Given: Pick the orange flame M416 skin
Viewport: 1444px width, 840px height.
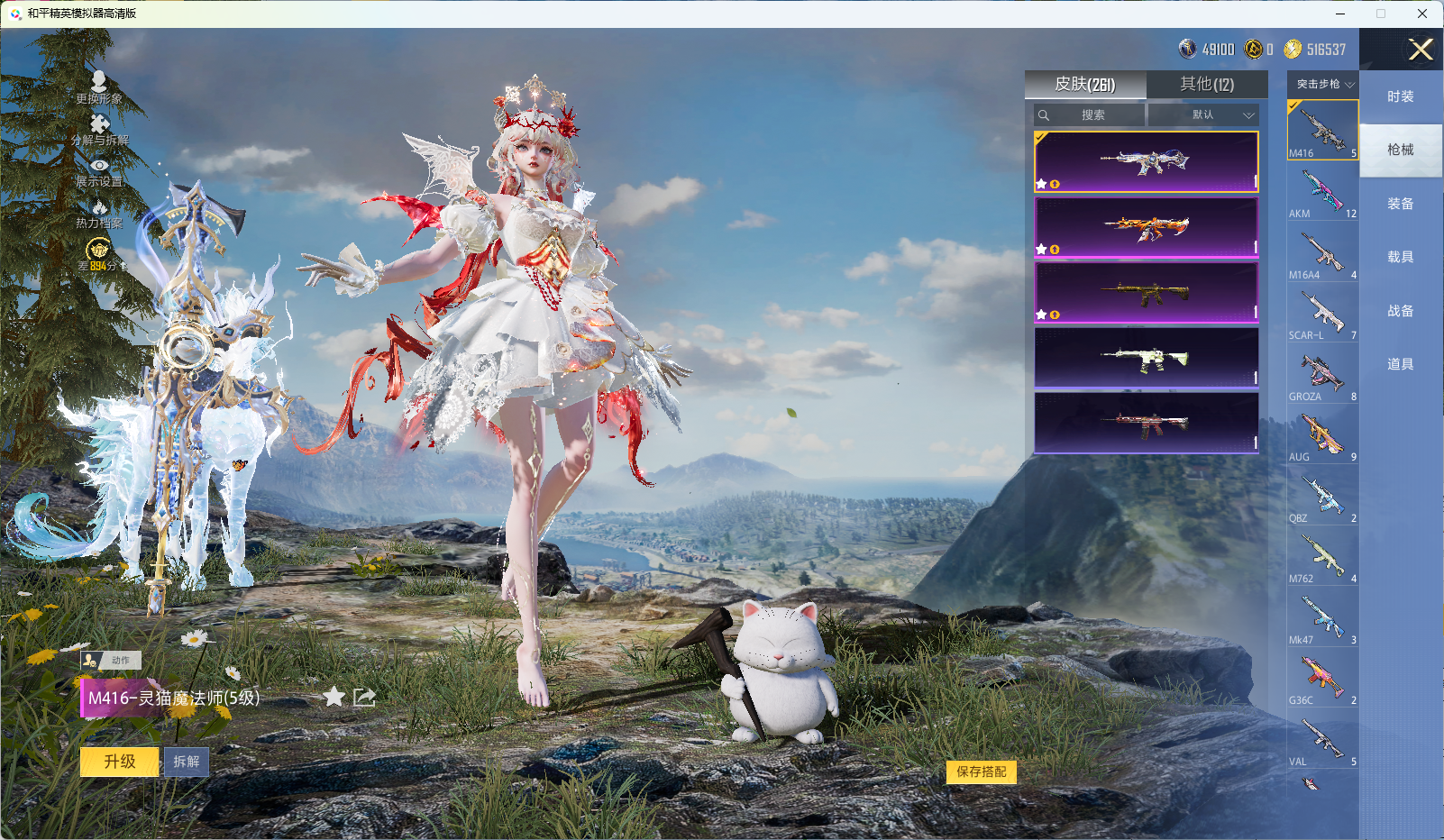Looking at the screenshot, I should [1146, 227].
